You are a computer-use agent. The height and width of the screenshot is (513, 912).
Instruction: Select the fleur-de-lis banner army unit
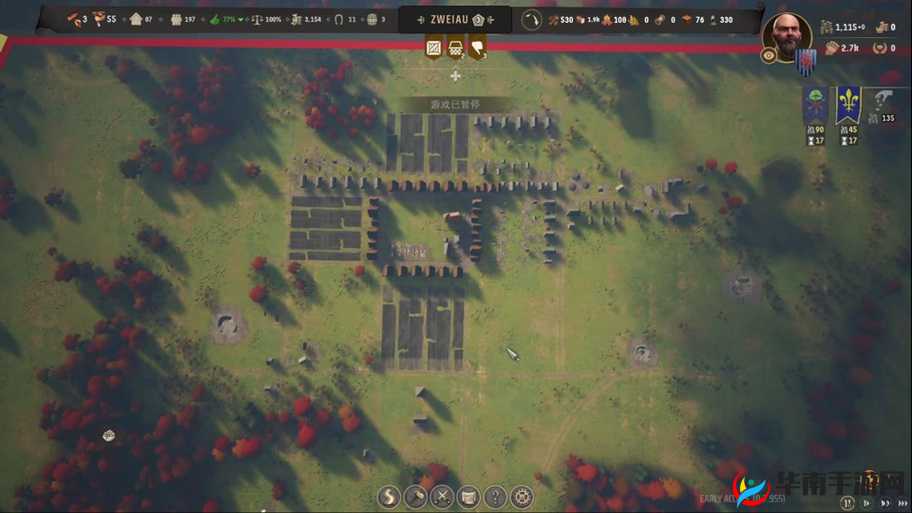pyautogui.click(x=848, y=104)
